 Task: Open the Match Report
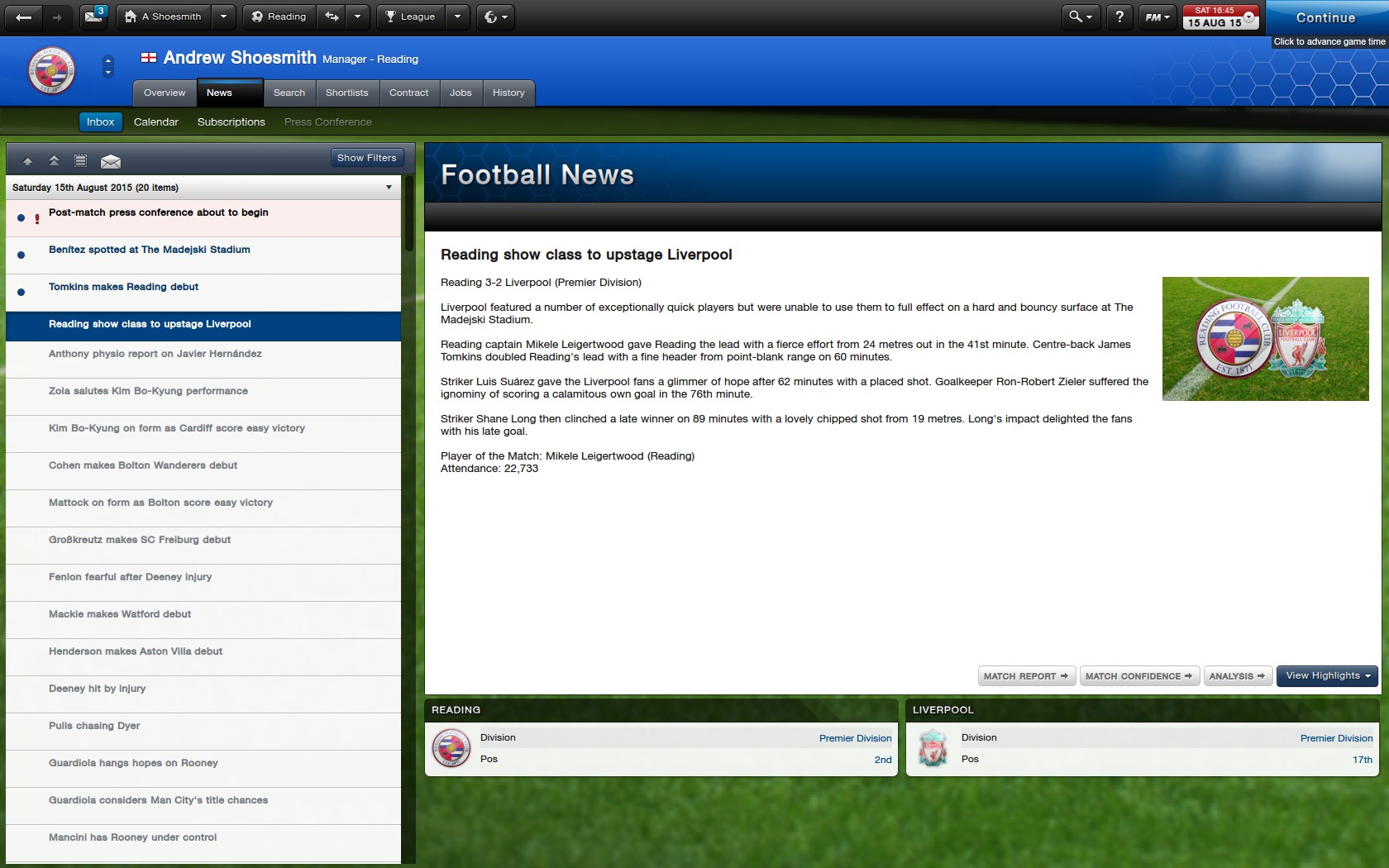(x=1026, y=676)
